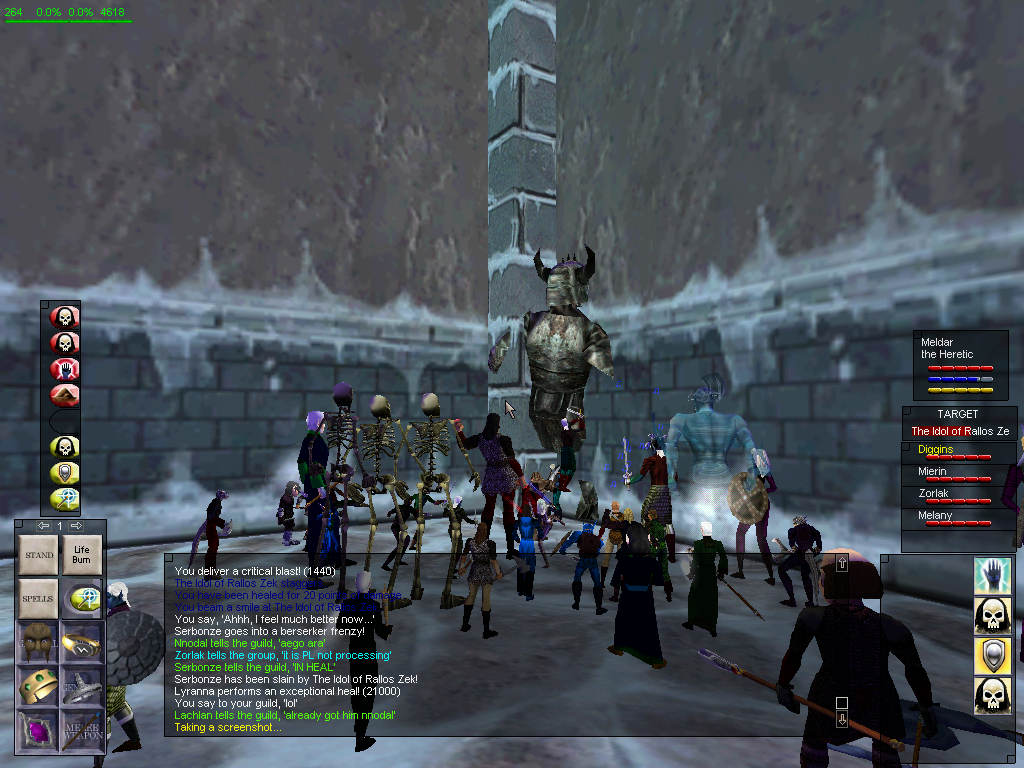1024x768 pixels.
Task: Cast the red hand spell gem
Action: [65, 370]
